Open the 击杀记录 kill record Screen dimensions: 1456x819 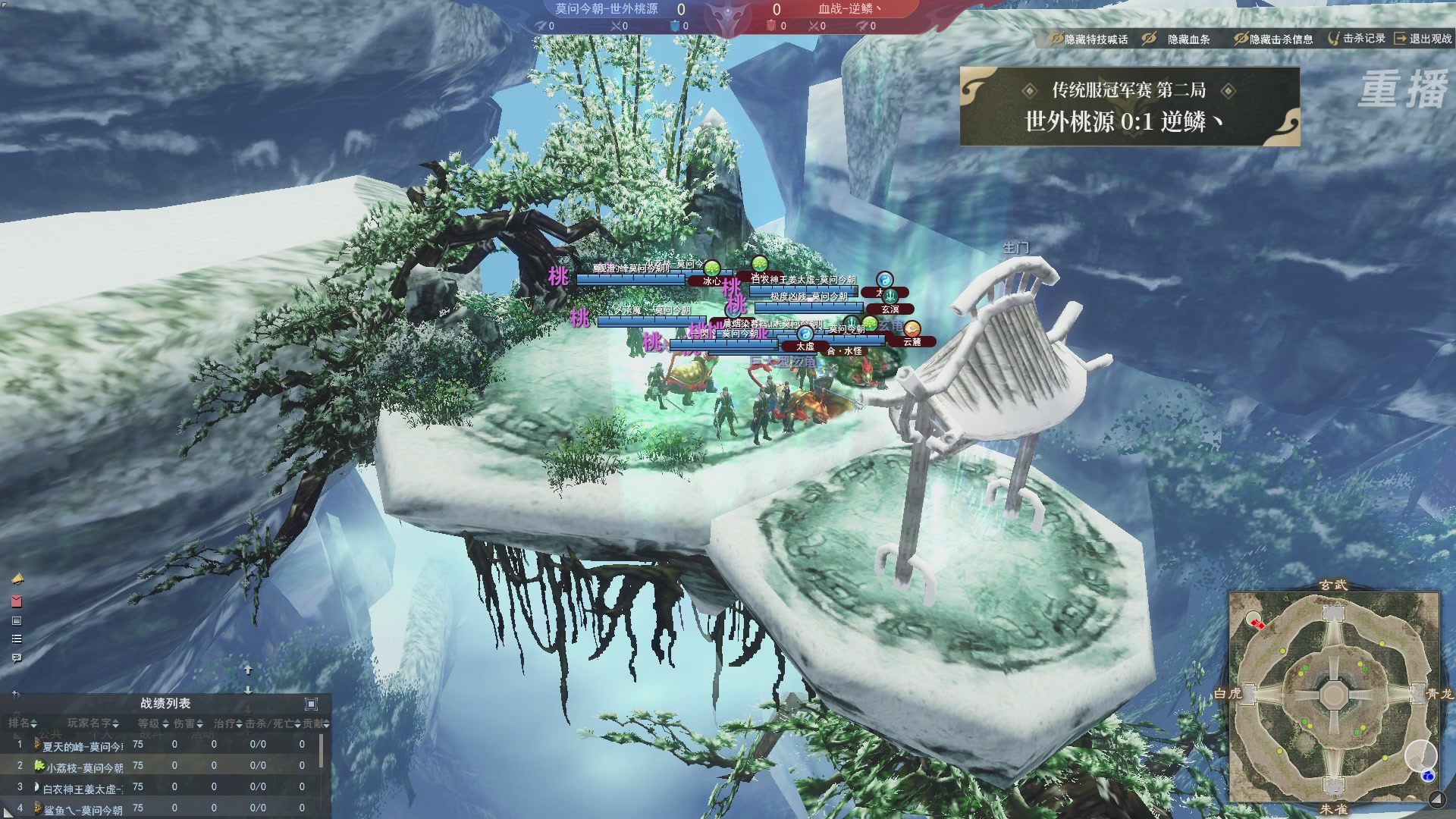click(1357, 38)
